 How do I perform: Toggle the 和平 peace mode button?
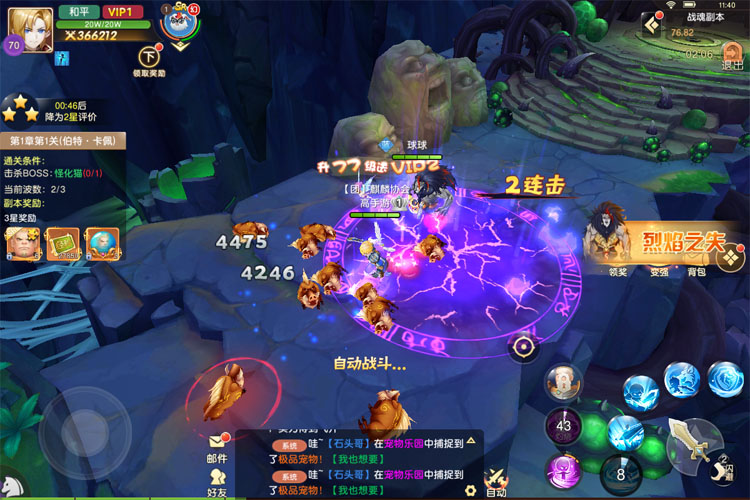pyautogui.click(x=77, y=11)
